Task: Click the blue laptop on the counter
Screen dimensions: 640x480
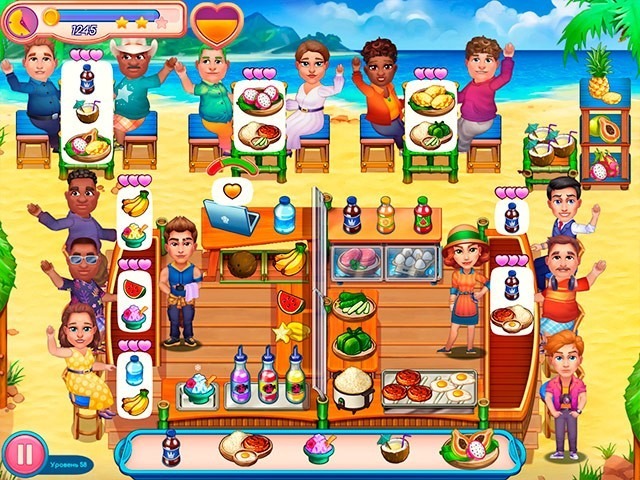Action: (231, 216)
